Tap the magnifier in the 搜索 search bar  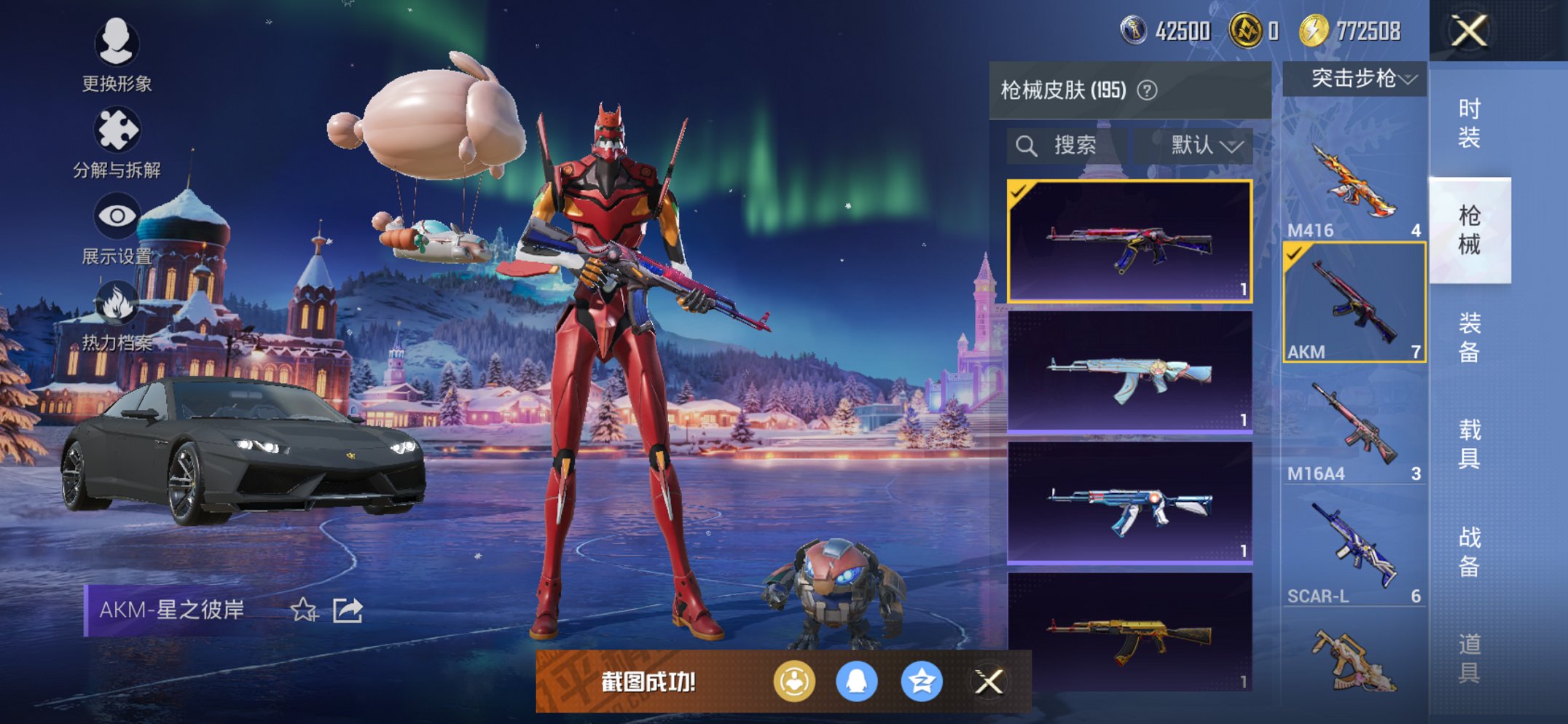1028,143
